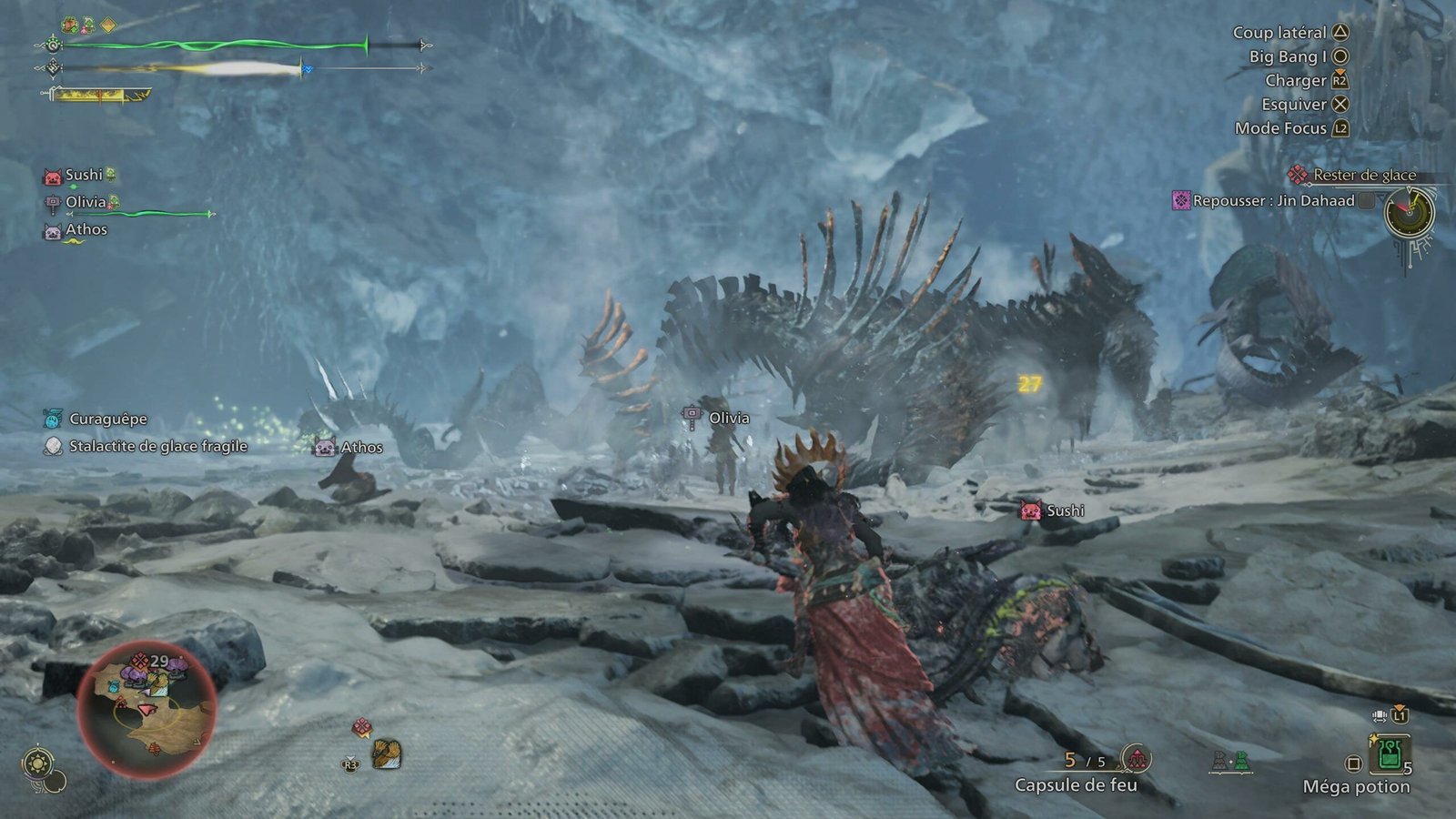Click the Repousser : Jin Dahaad objective
The image size is (1456, 819).
click(1272, 200)
